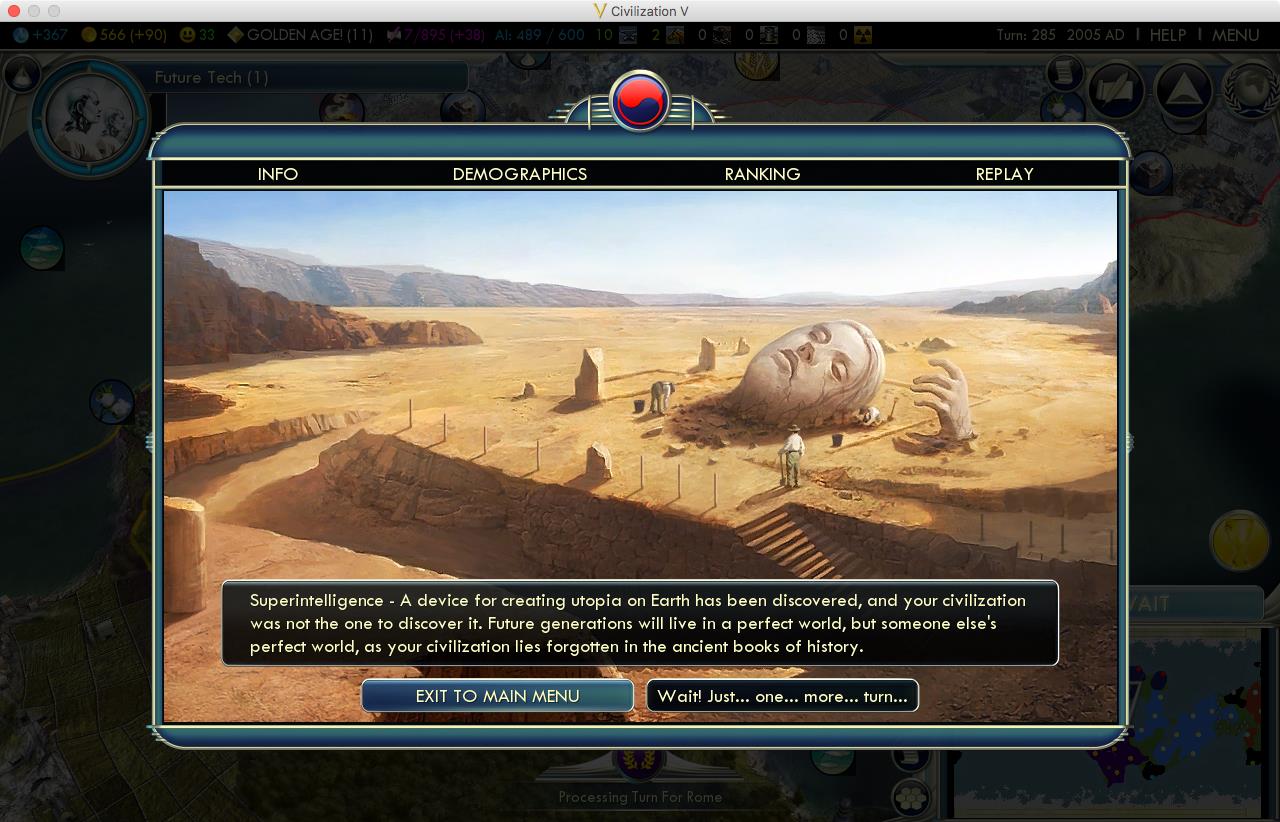Switch to the RANKING tab

point(762,174)
